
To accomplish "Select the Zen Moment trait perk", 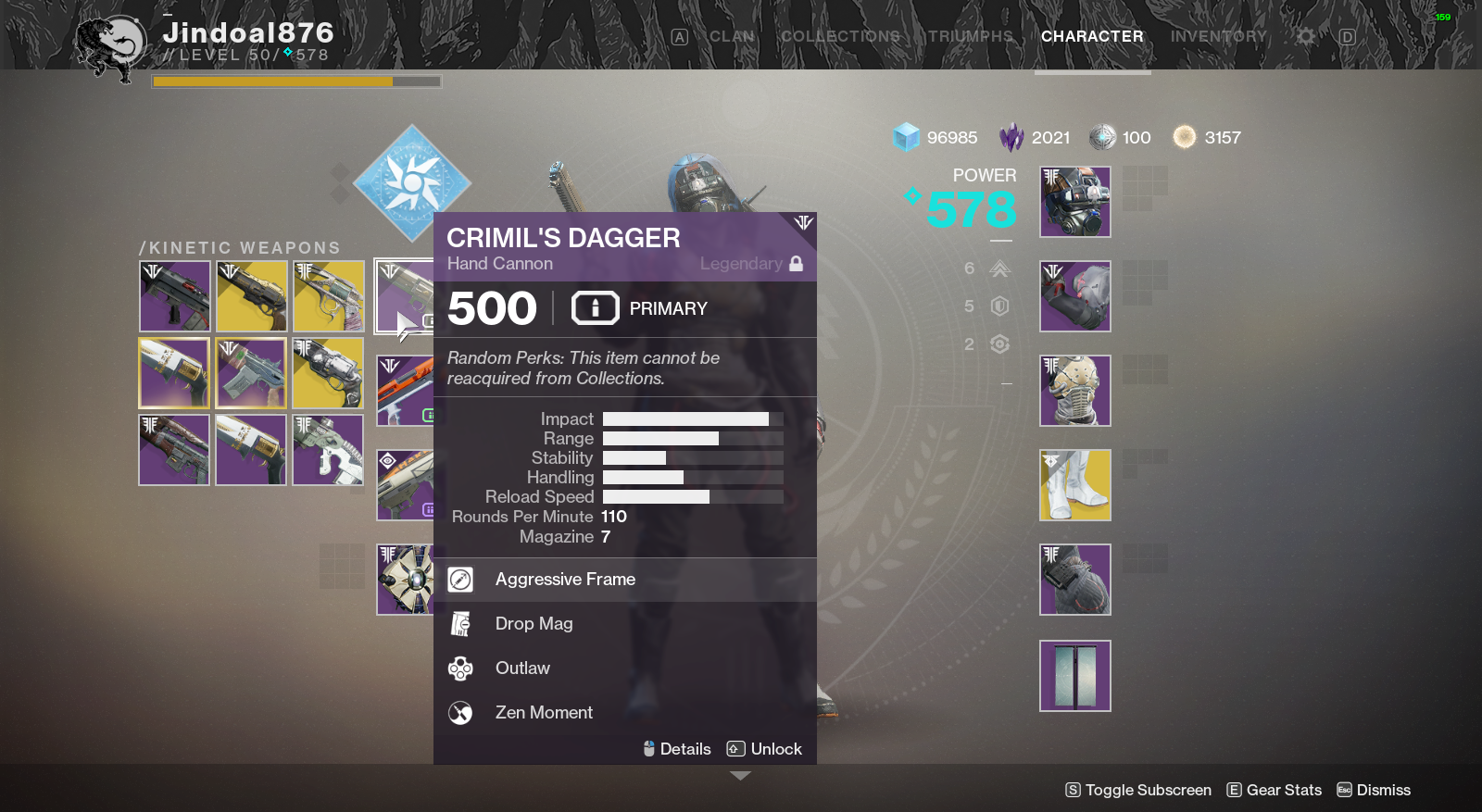I will 460,712.
